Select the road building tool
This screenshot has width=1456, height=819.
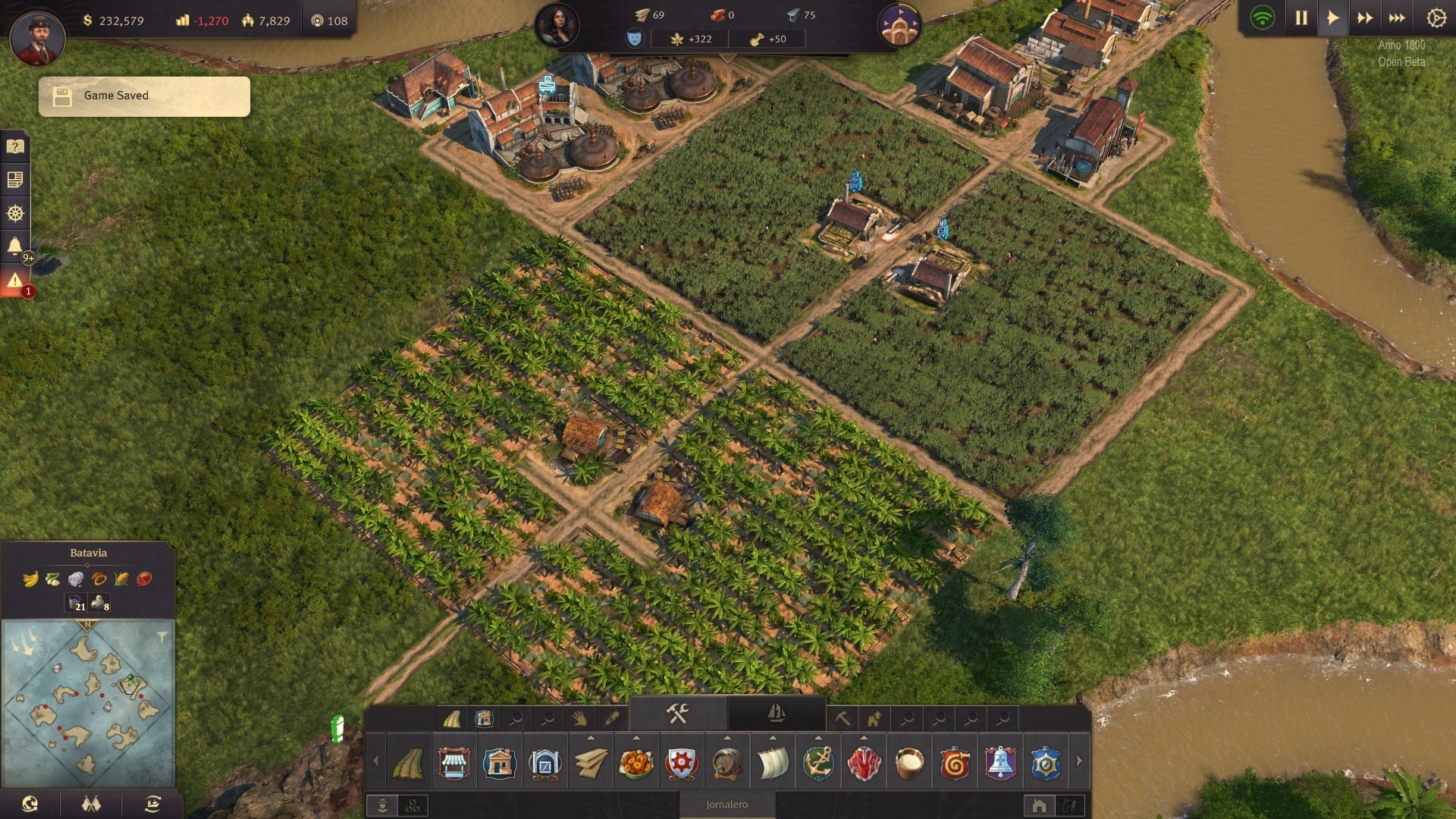[x=409, y=763]
